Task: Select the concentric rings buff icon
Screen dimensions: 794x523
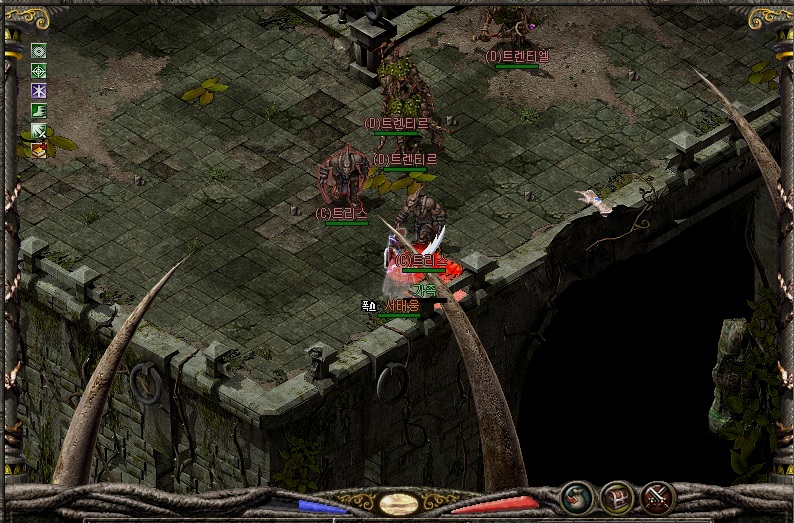Action: click(39, 51)
